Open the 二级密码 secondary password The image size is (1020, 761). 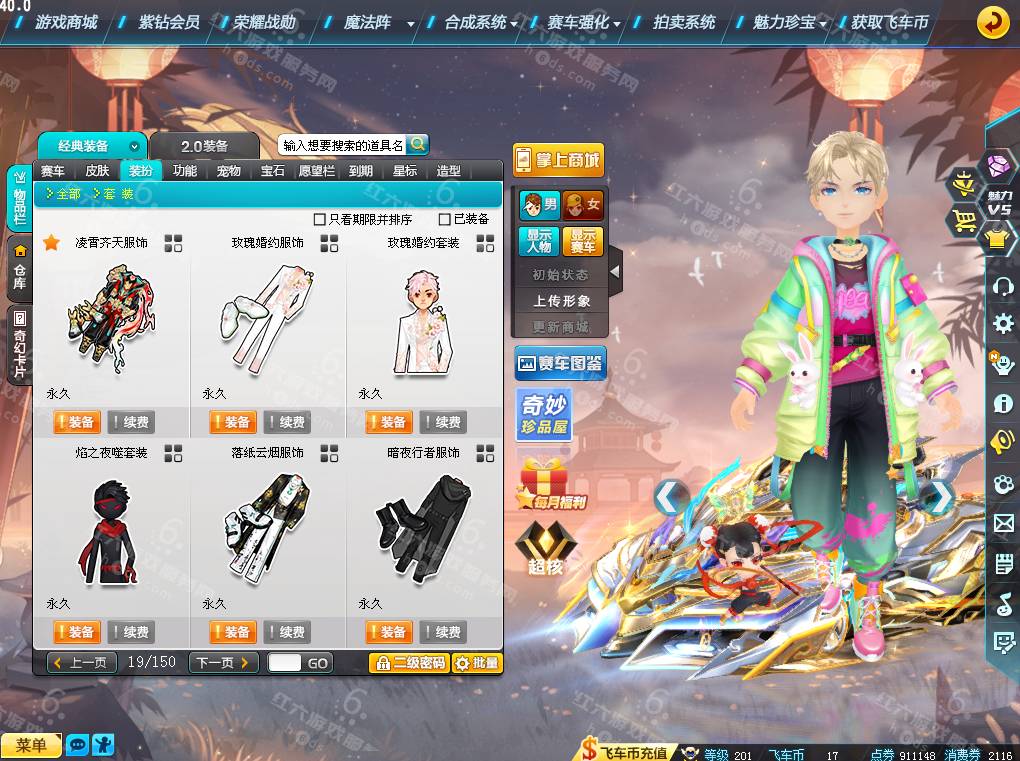click(409, 662)
